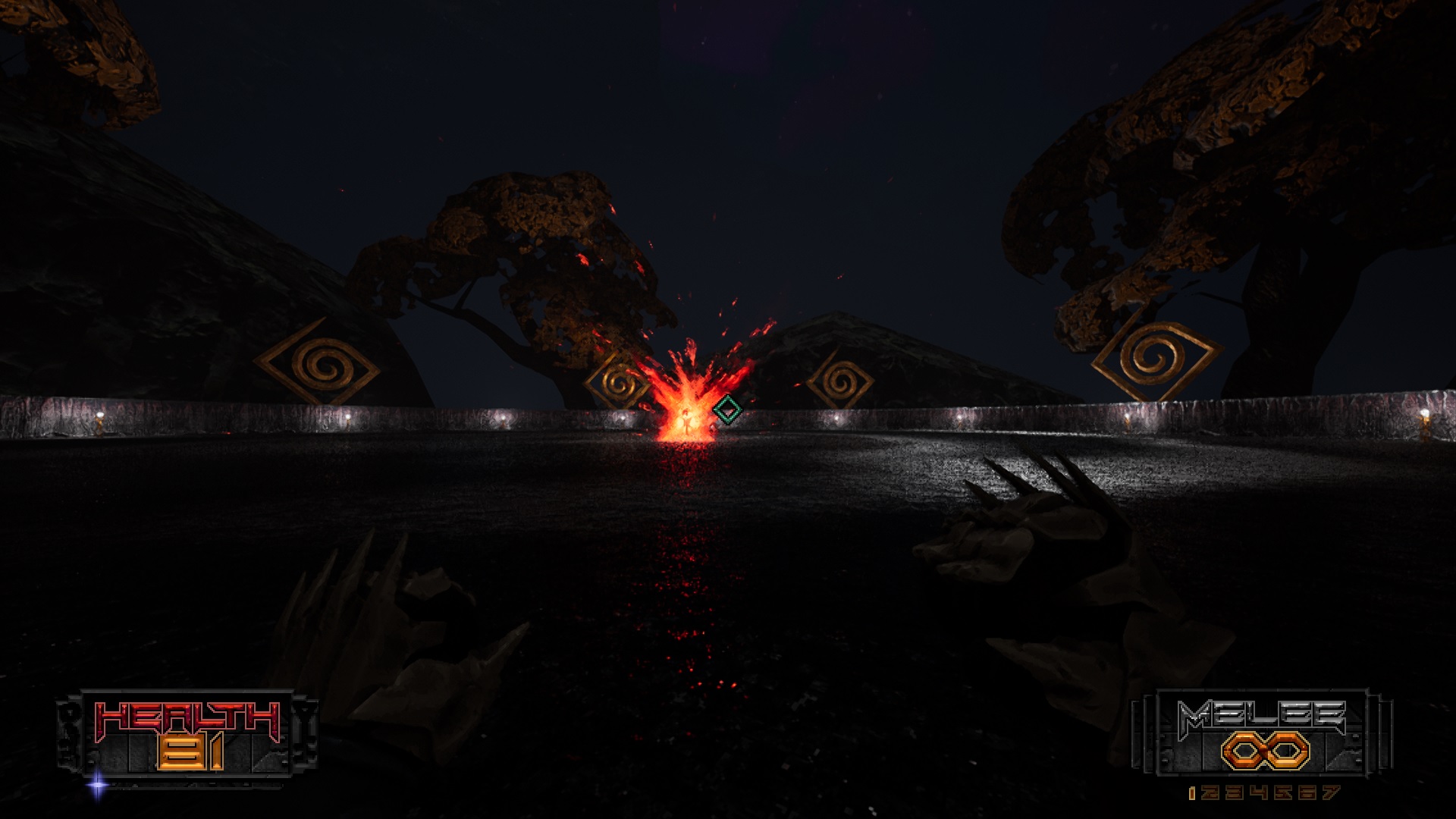Select weapon slot number 4
The image size is (1456, 819).
(x=1259, y=793)
